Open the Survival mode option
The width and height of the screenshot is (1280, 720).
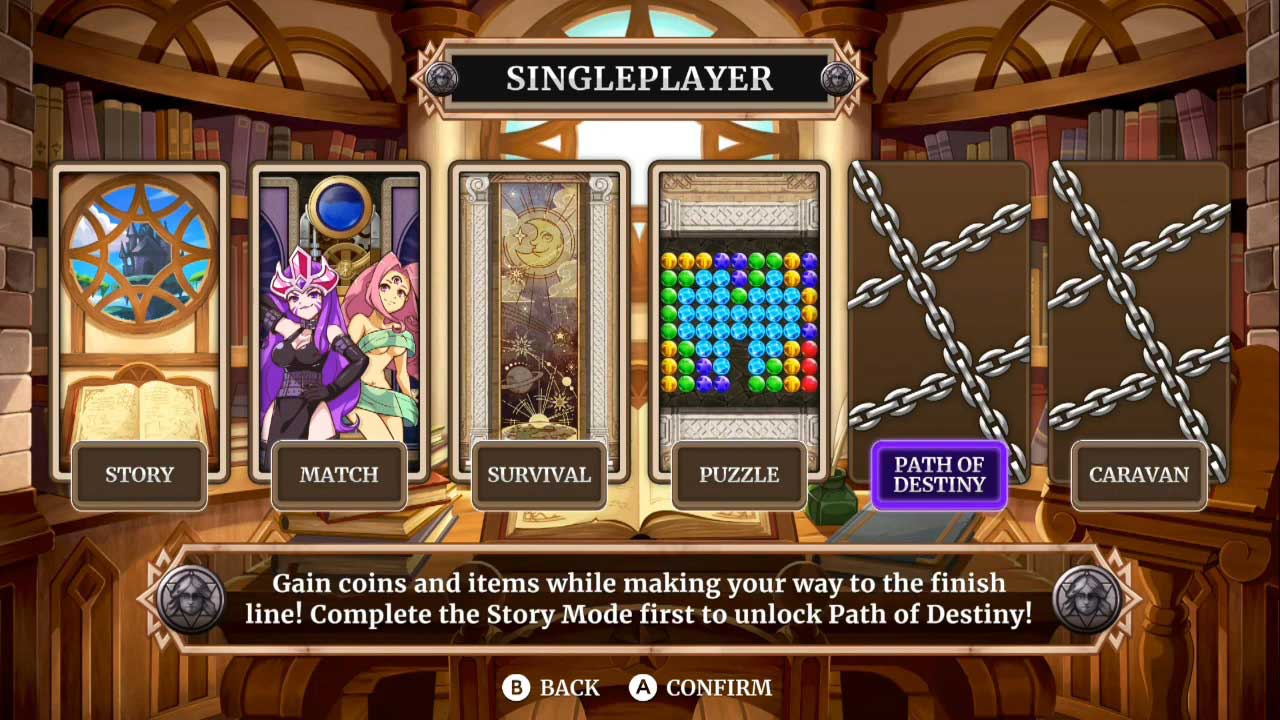pyautogui.click(x=539, y=475)
